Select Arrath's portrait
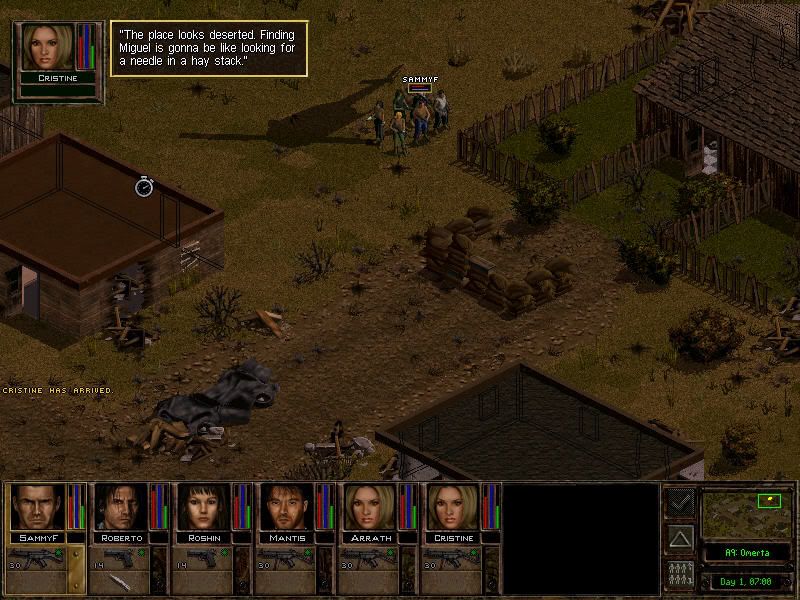Screen dimensions: 800x600 tap(371, 506)
